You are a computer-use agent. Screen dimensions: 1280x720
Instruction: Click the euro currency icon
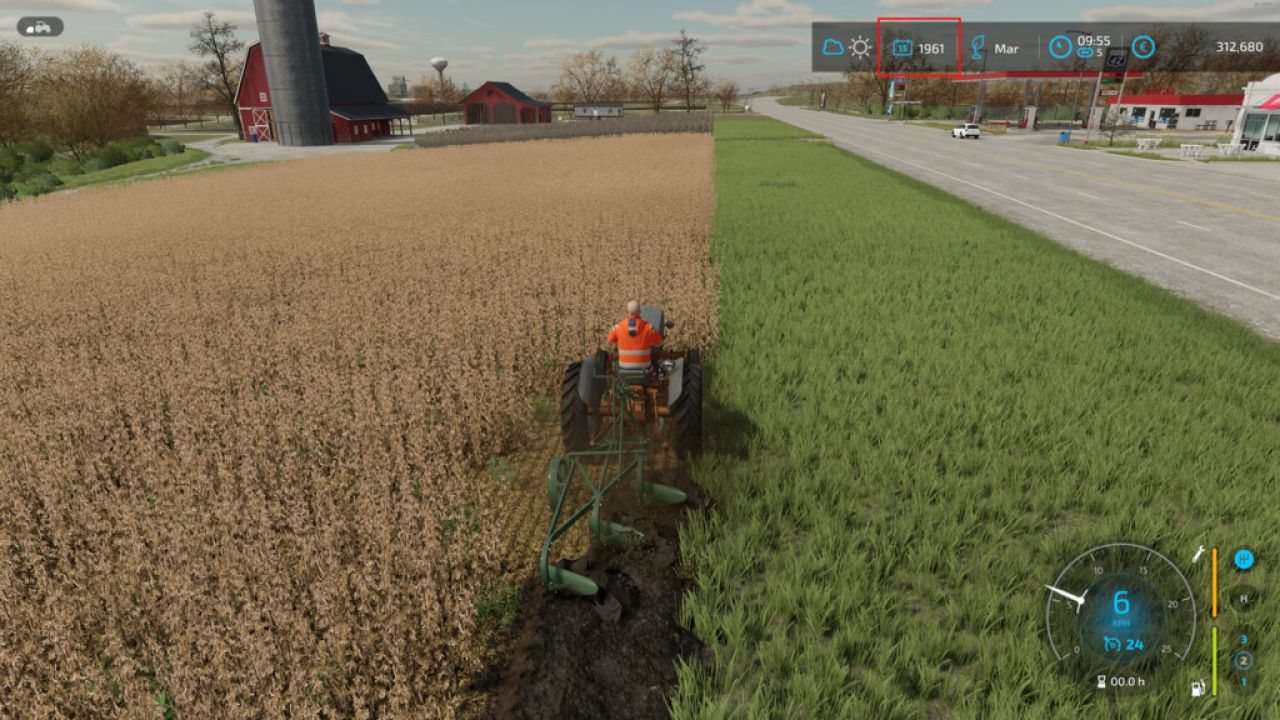1142,46
